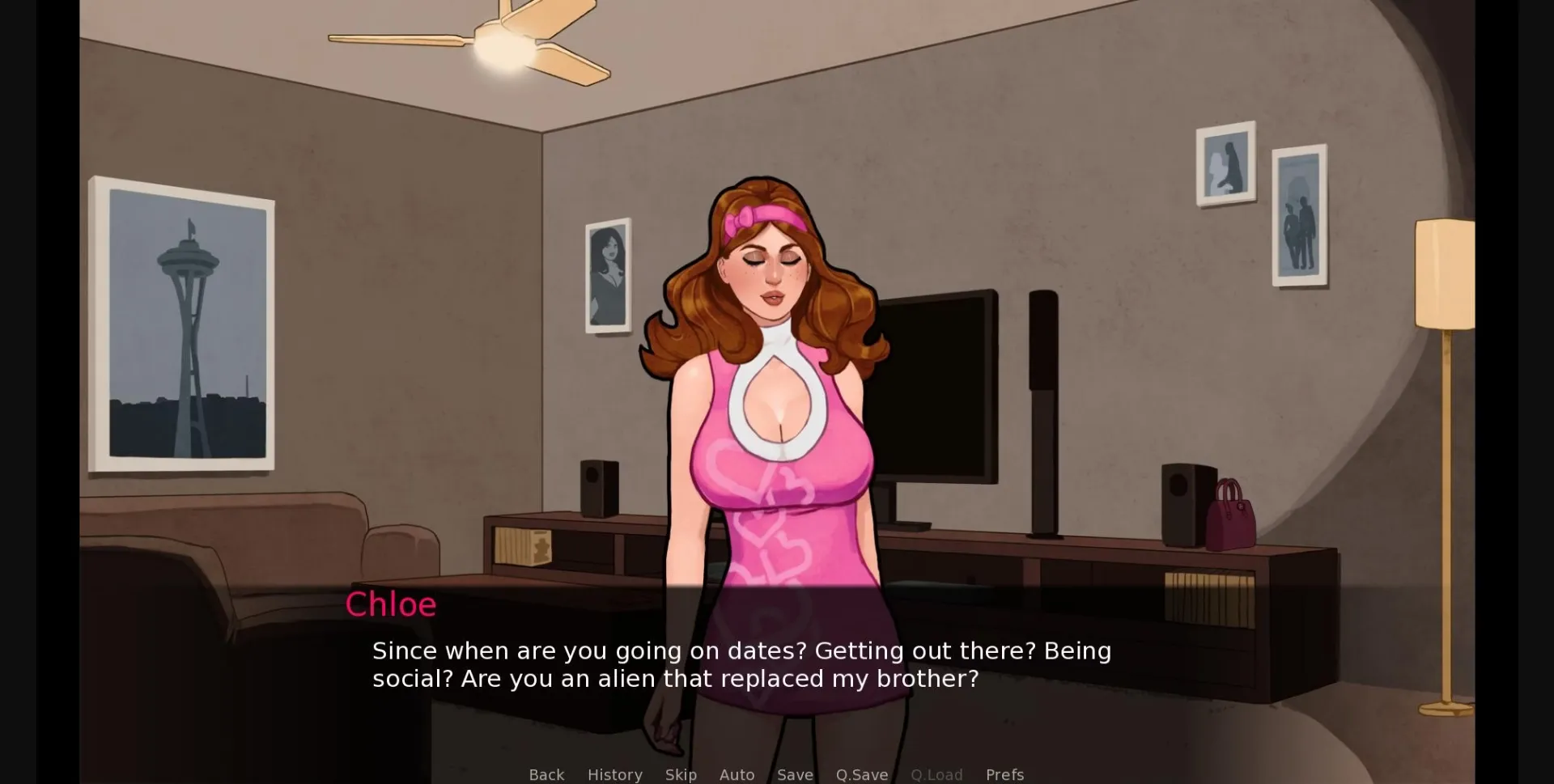Open the Prefs settings screen

pyautogui.click(x=1004, y=774)
